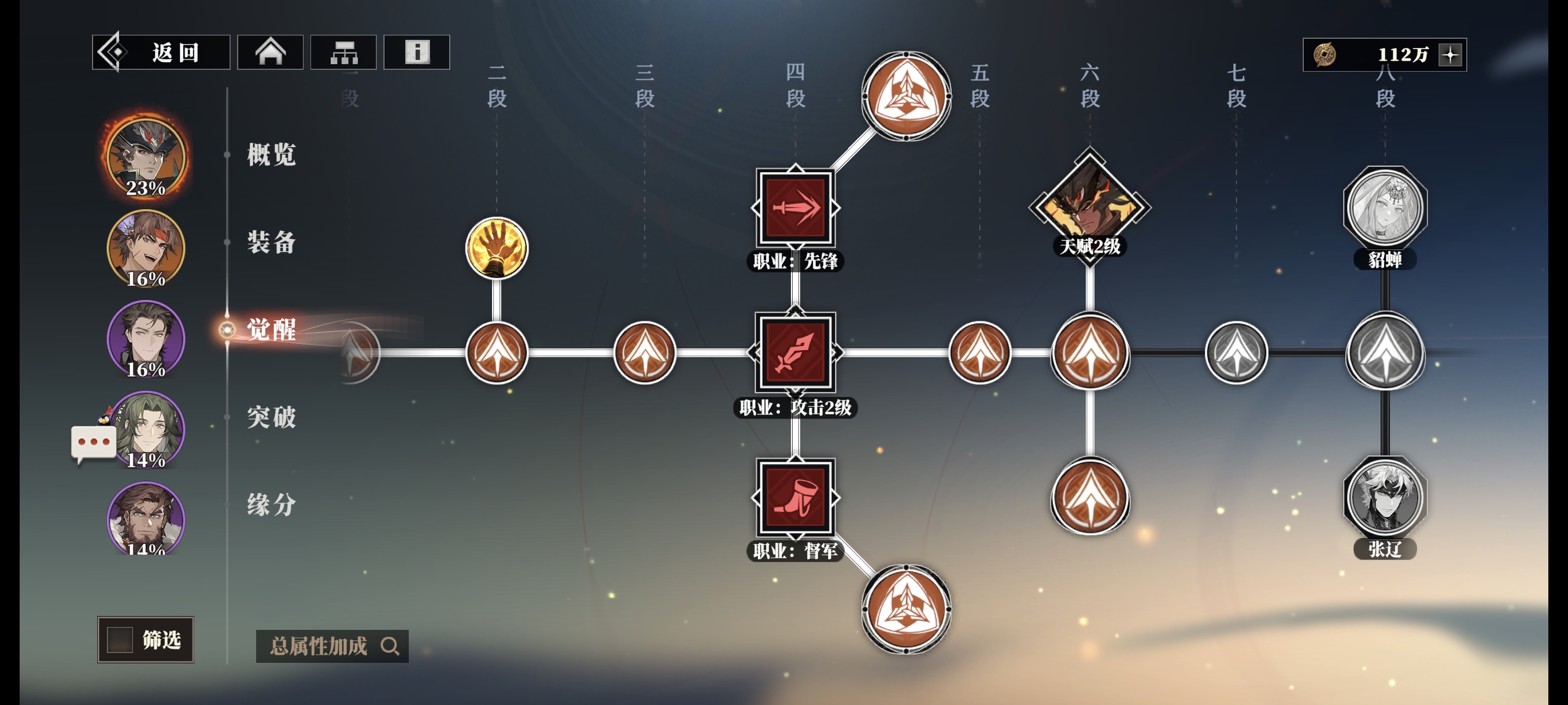Screen dimensions: 1568x705
Task: Select the 职业:先锋 vanguard node
Action: (x=796, y=208)
